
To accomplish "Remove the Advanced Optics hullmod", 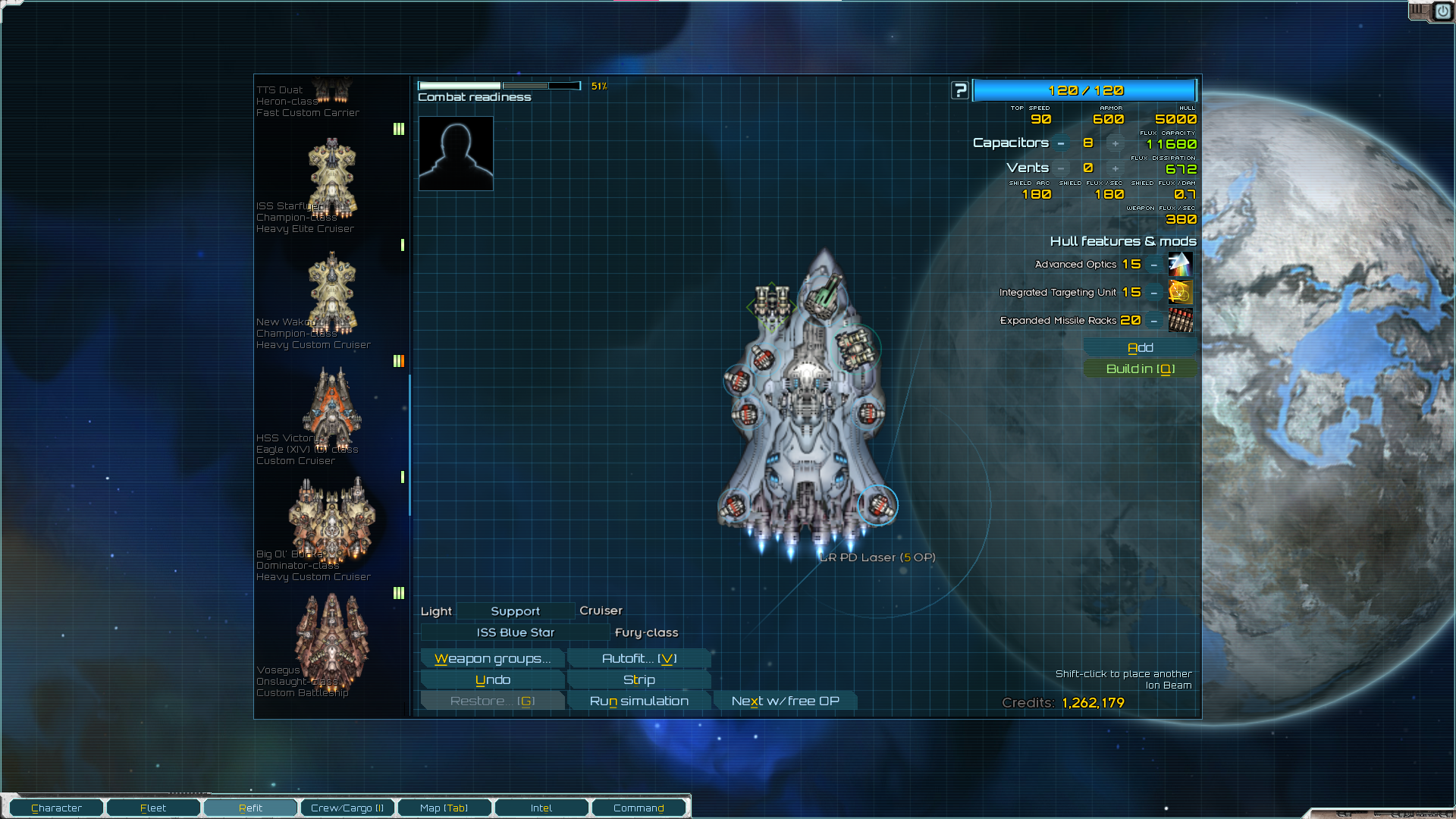I will click(1153, 265).
